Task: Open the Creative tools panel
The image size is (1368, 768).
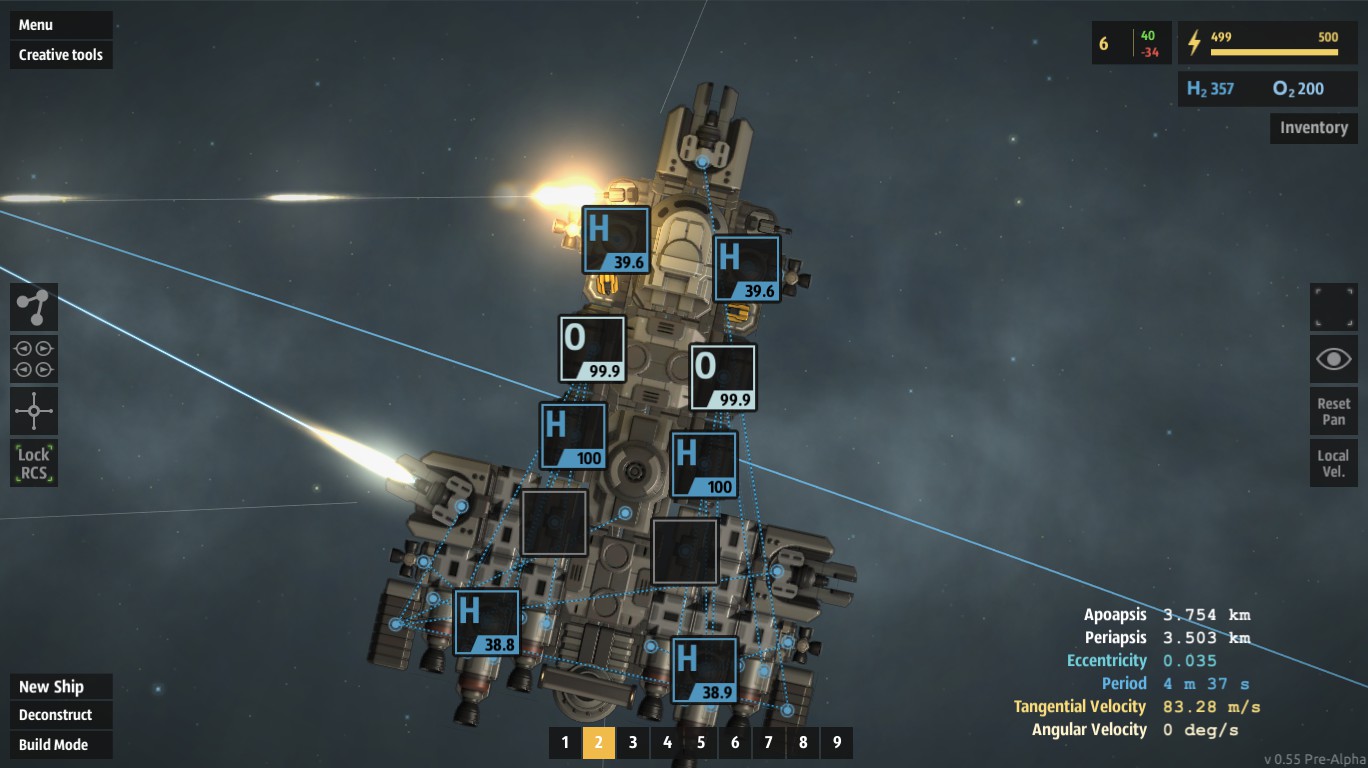Action: [x=61, y=55]
